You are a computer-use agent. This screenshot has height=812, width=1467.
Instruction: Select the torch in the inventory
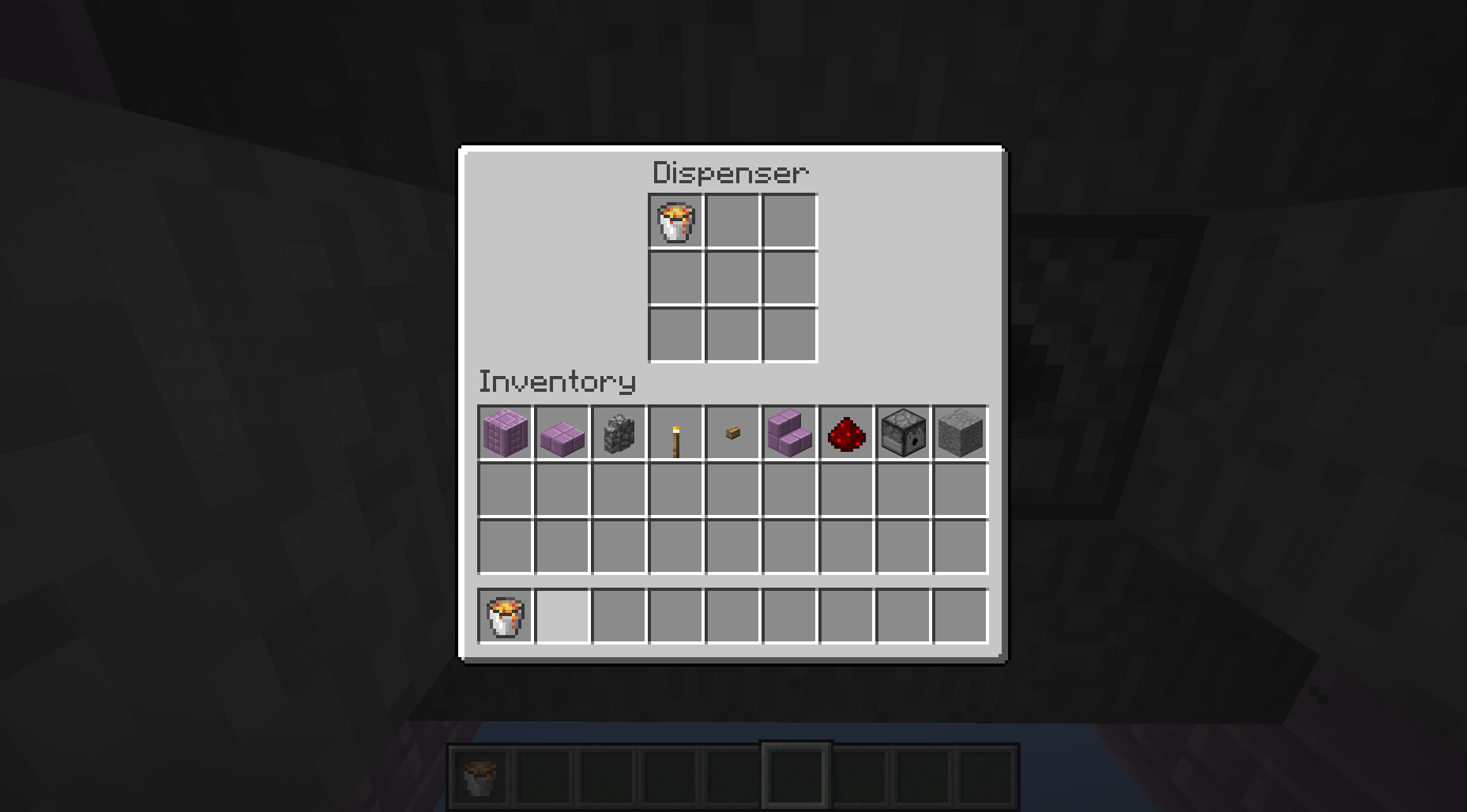675,432
